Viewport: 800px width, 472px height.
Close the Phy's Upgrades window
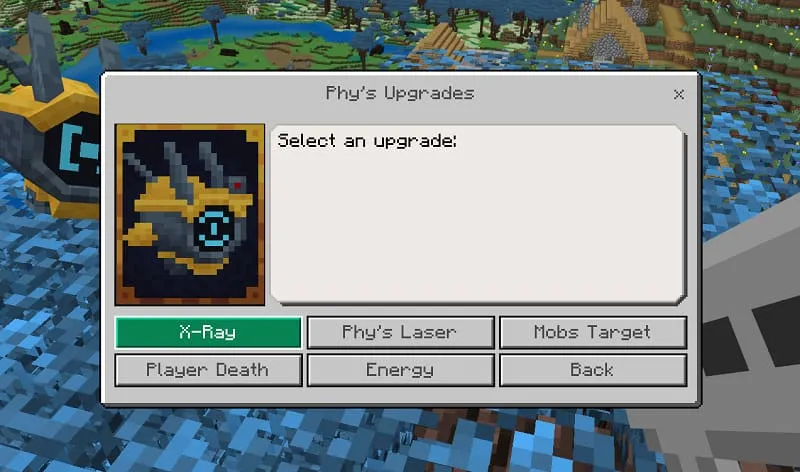pyautogui.click(x=679, y=94)
